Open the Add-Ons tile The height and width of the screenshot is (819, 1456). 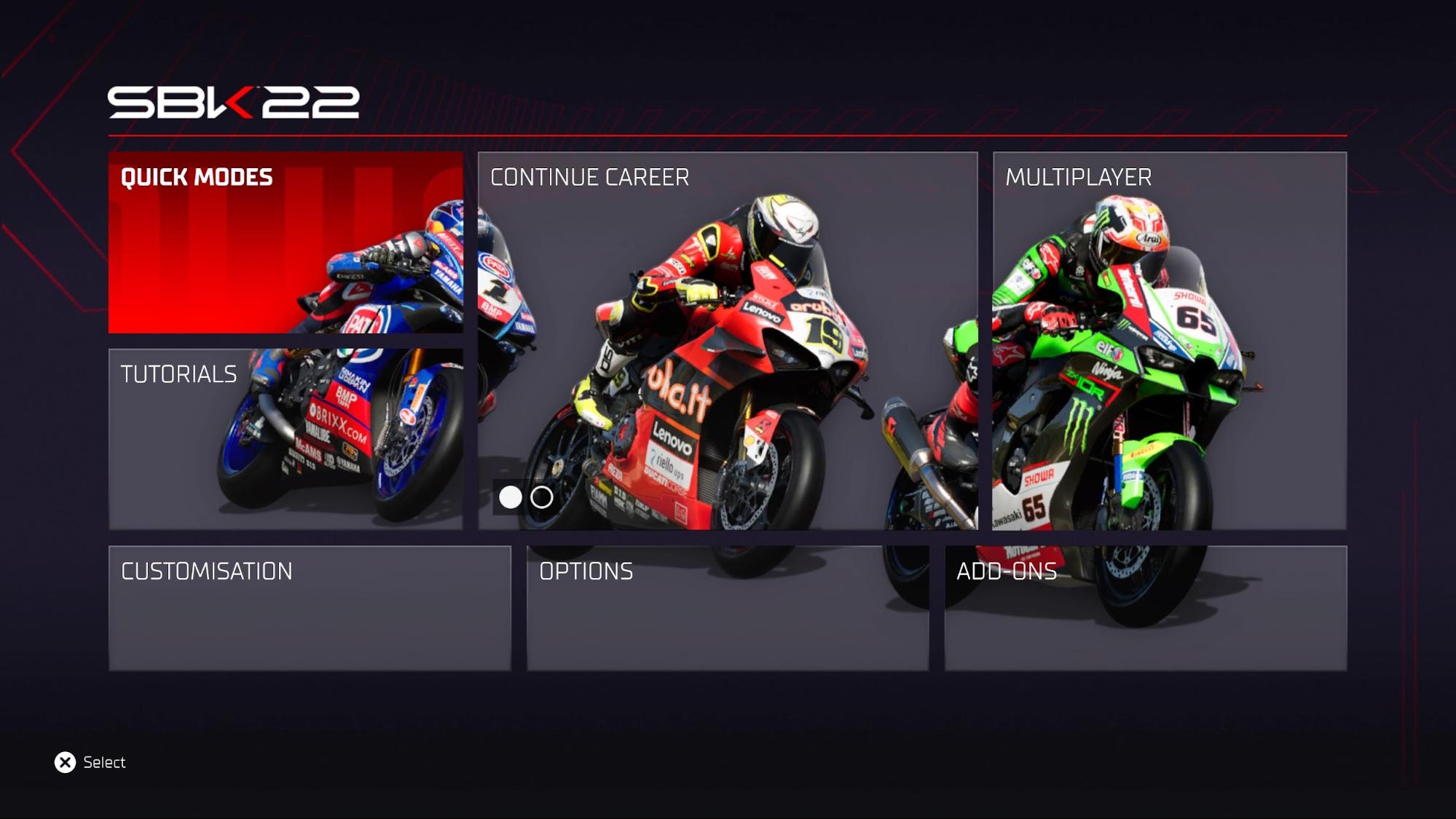click(1145, 607)
